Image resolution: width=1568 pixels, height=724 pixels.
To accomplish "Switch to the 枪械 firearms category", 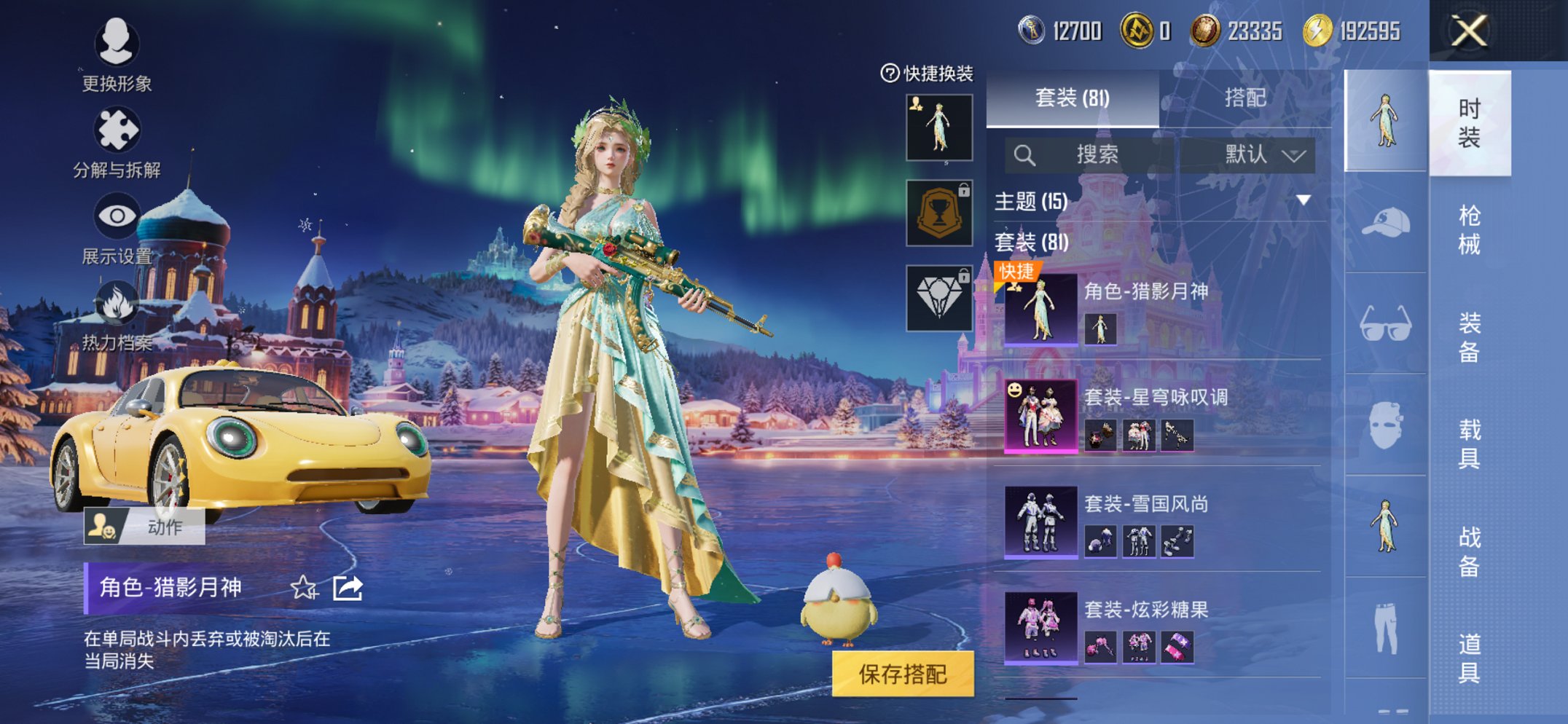I will (1469, 229).
